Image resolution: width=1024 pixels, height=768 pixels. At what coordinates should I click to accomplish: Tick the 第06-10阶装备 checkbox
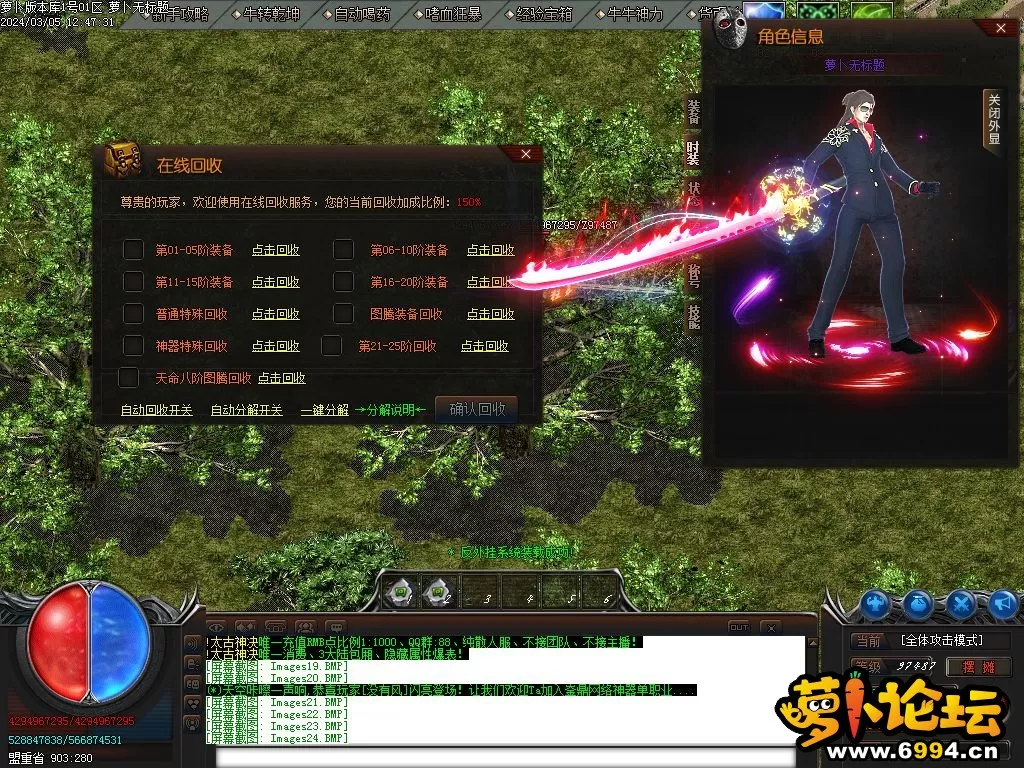pos(343,250)
